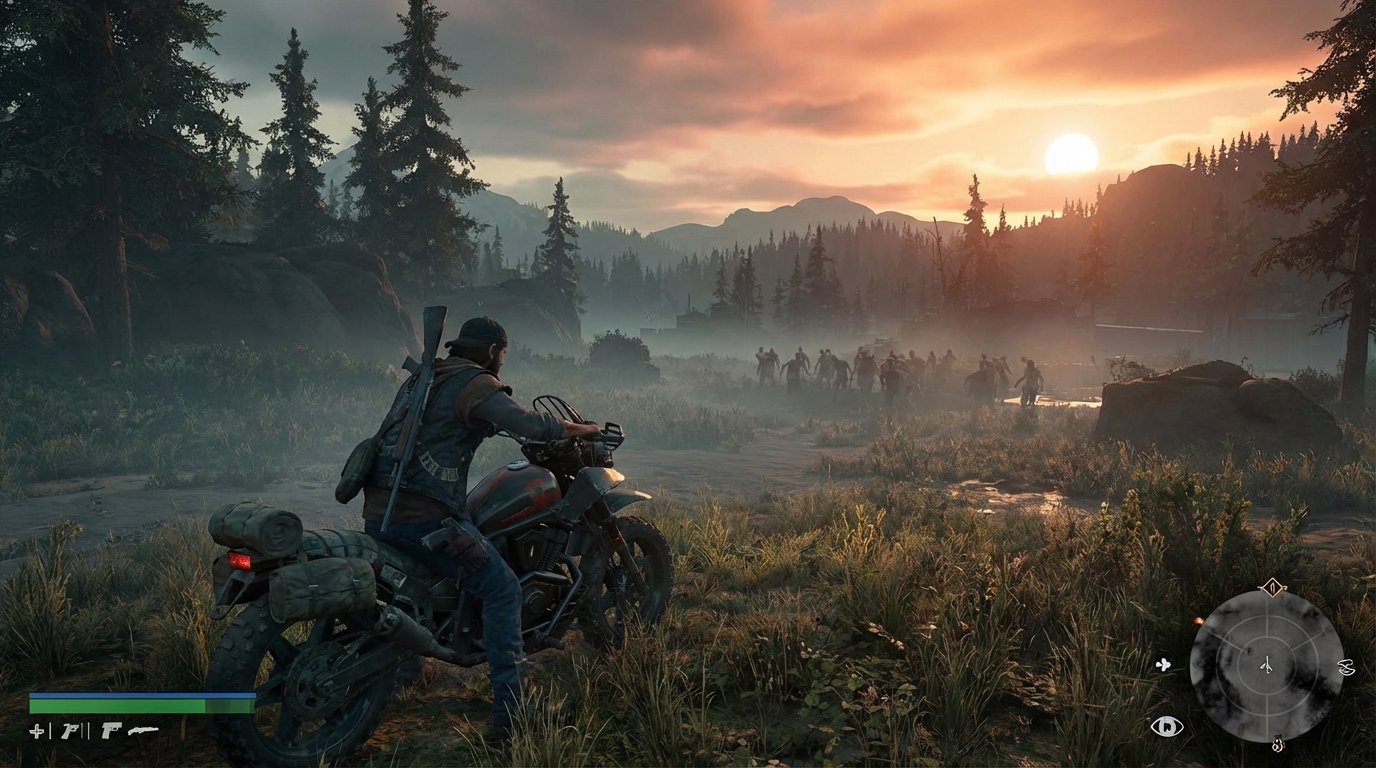This screenshot has width=1376, height=768.
Task: Click the diamond waypoint marker atop the minimap
Action: point(1272,587)
